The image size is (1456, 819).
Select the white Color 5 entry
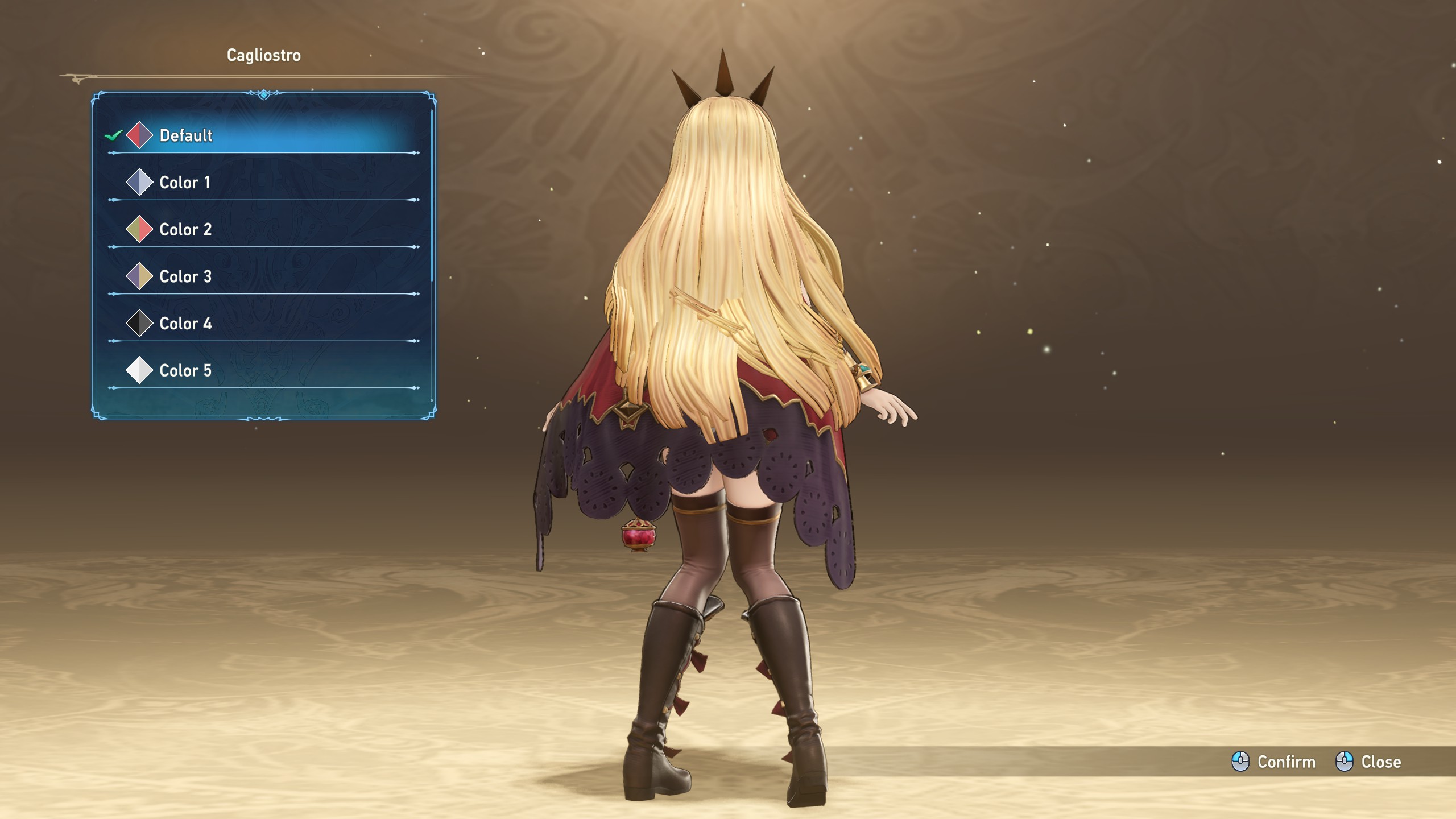(x=185, y=371)
